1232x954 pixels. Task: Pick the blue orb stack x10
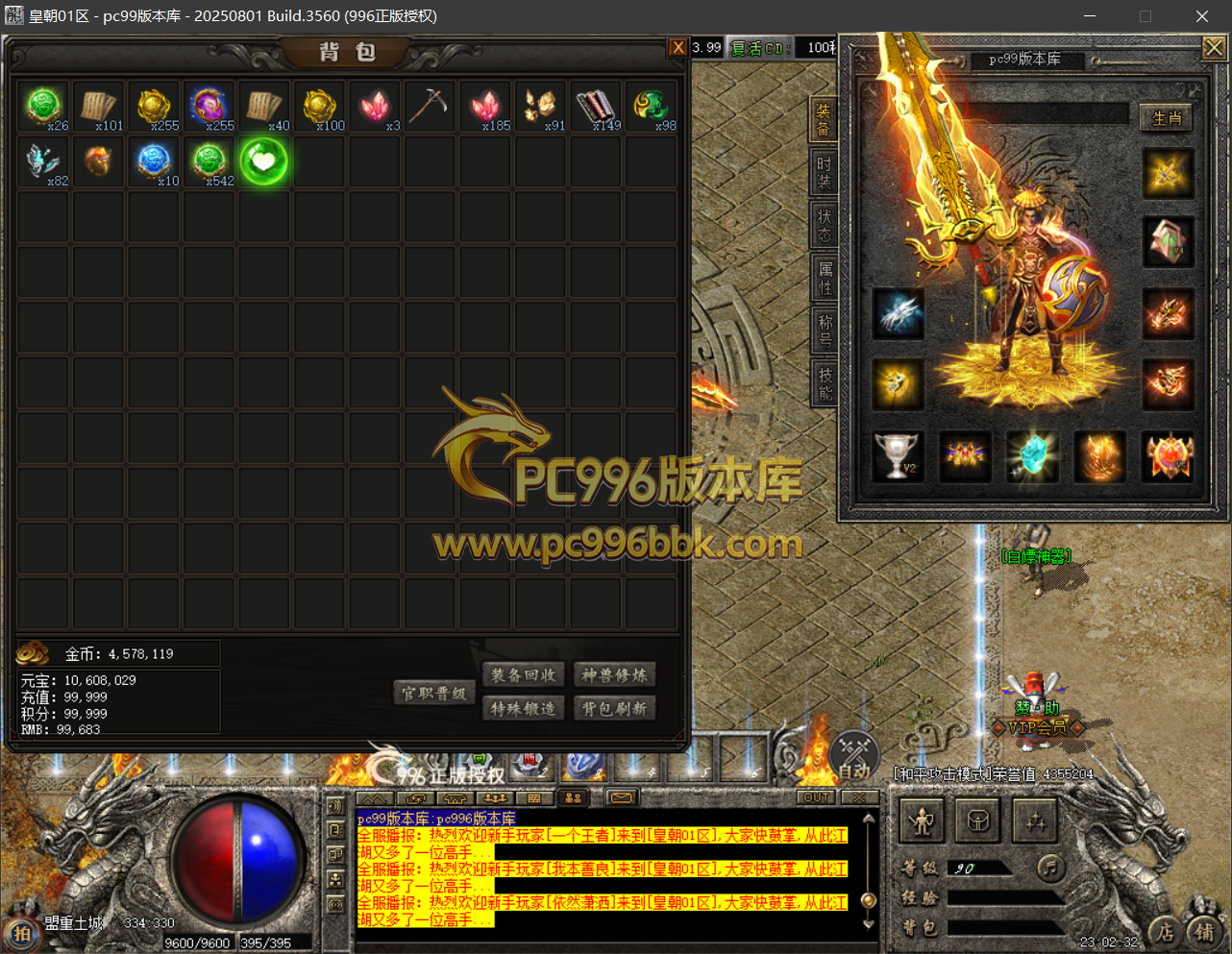[154, 161]
